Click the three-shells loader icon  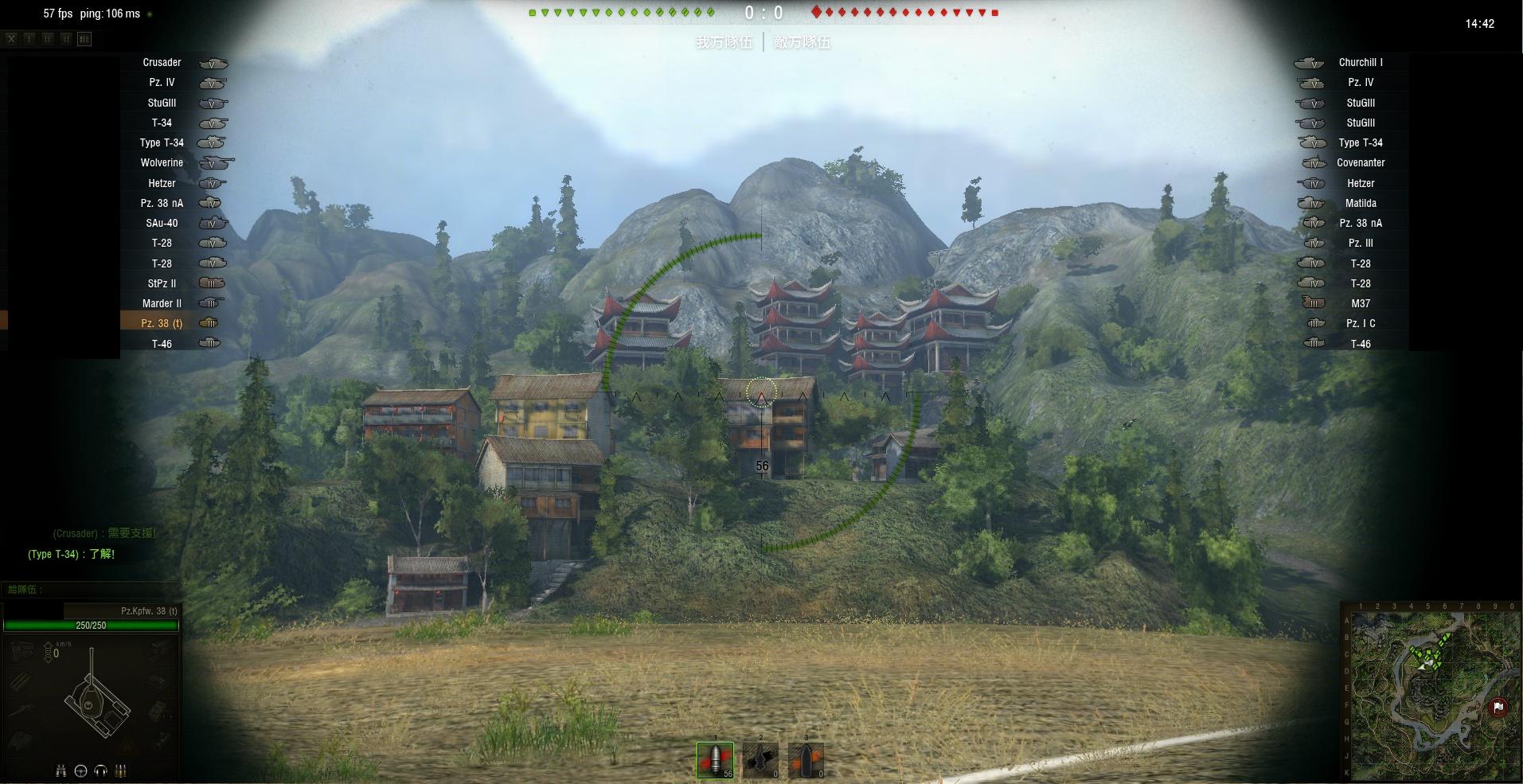[x=121, y=770]
